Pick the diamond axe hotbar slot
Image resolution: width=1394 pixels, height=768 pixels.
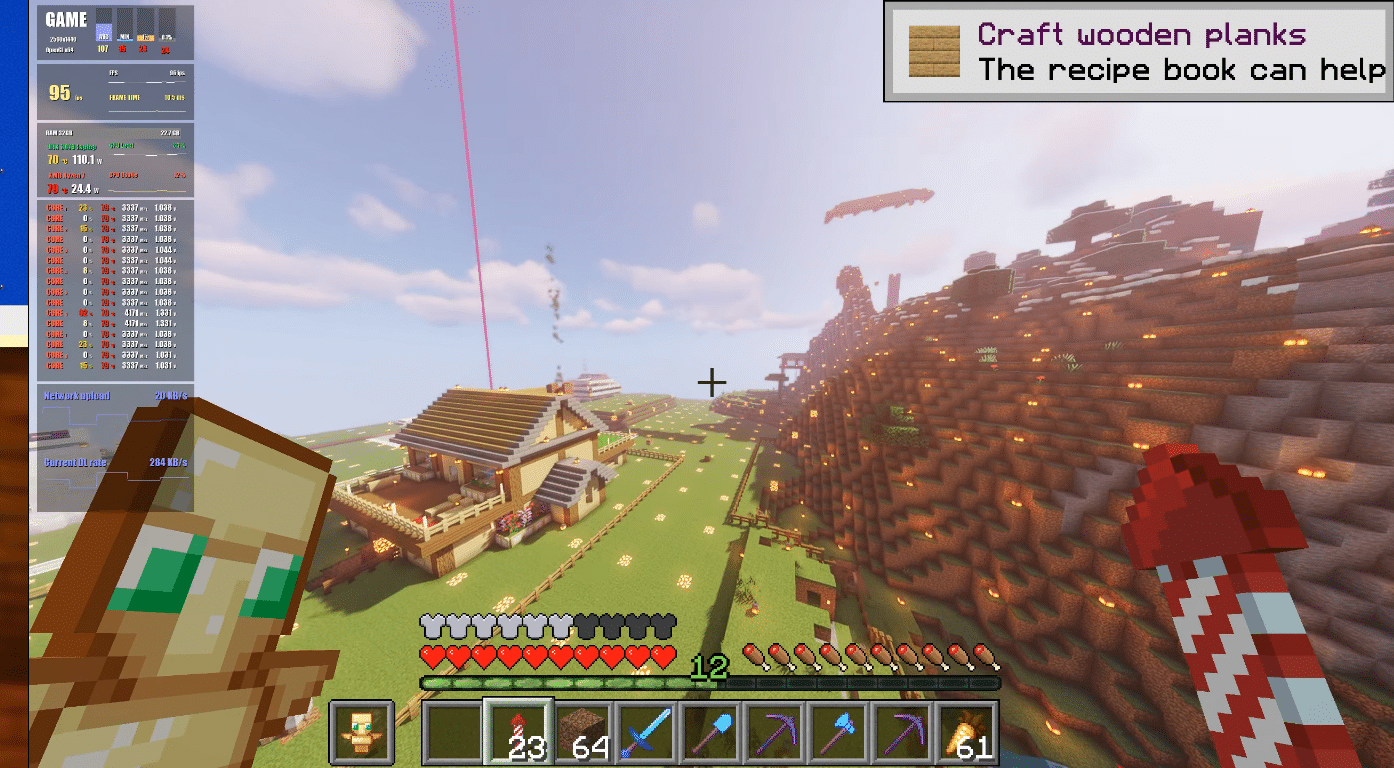click(839, 732)
